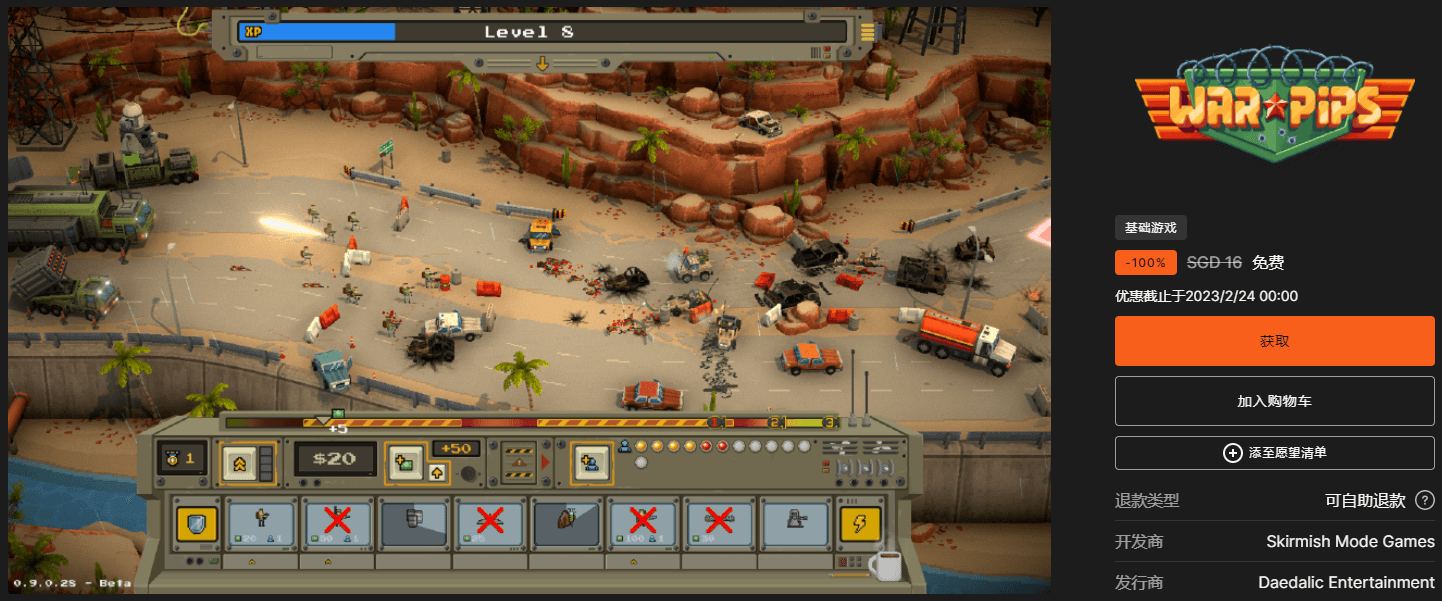Open the menu with the yellow bars icon

tap(867, 31)
